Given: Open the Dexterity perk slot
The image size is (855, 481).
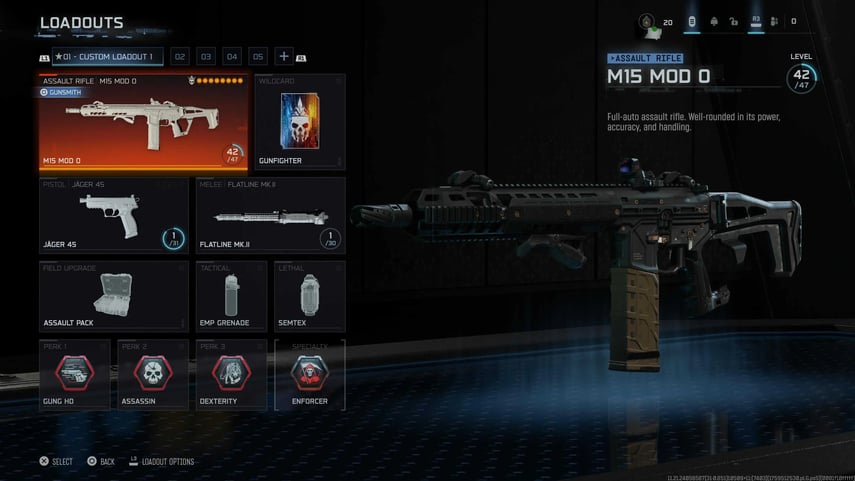Looking at the screenshot, I should click(x=231, y=375).
